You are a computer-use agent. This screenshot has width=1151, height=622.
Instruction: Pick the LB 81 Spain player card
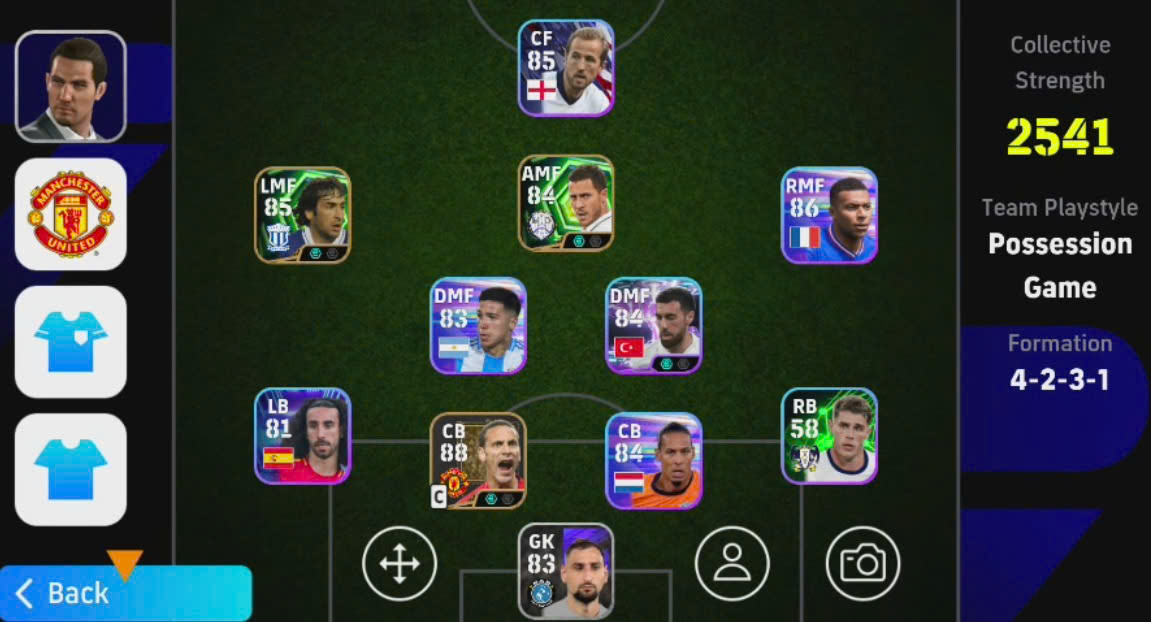(302, 436)
